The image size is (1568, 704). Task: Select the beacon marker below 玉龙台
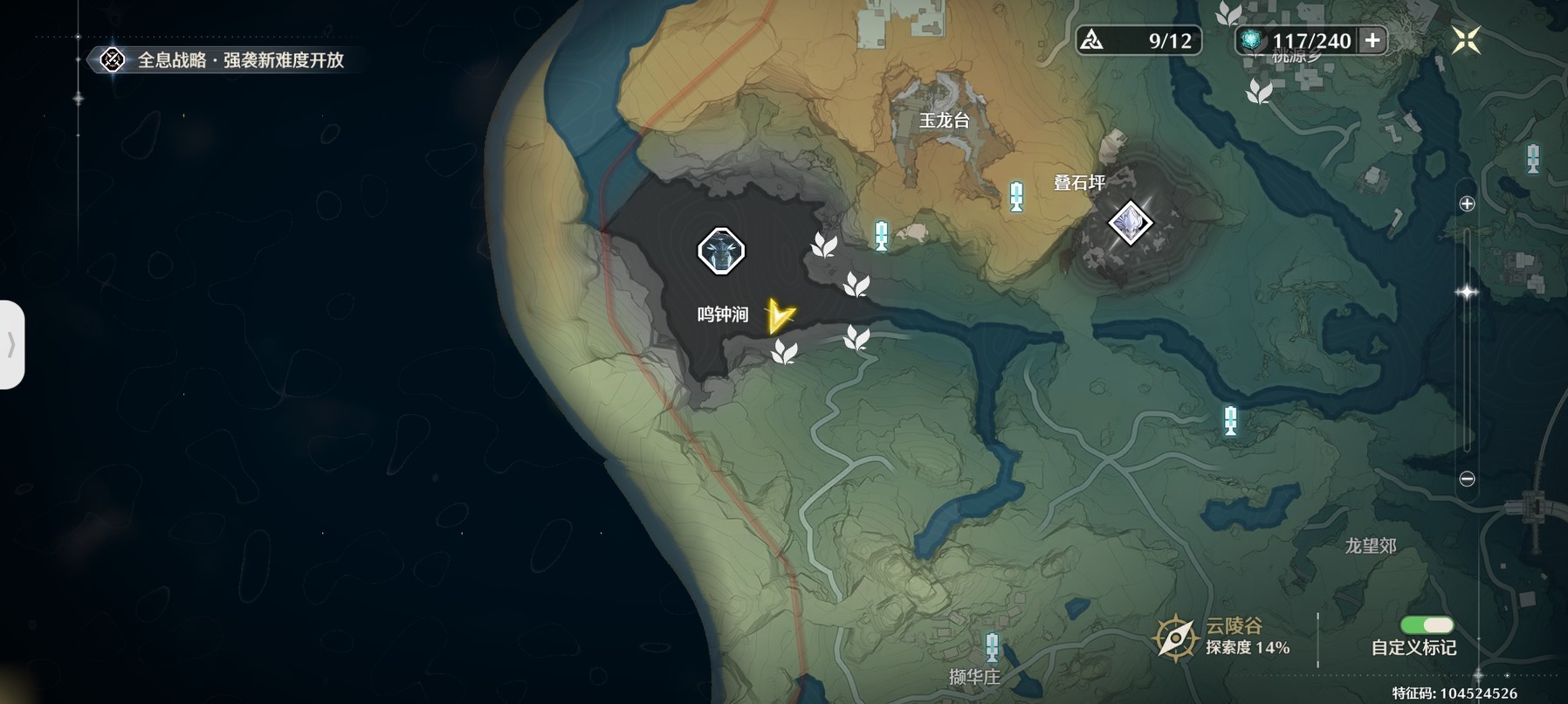click(x=1015, y=197)
